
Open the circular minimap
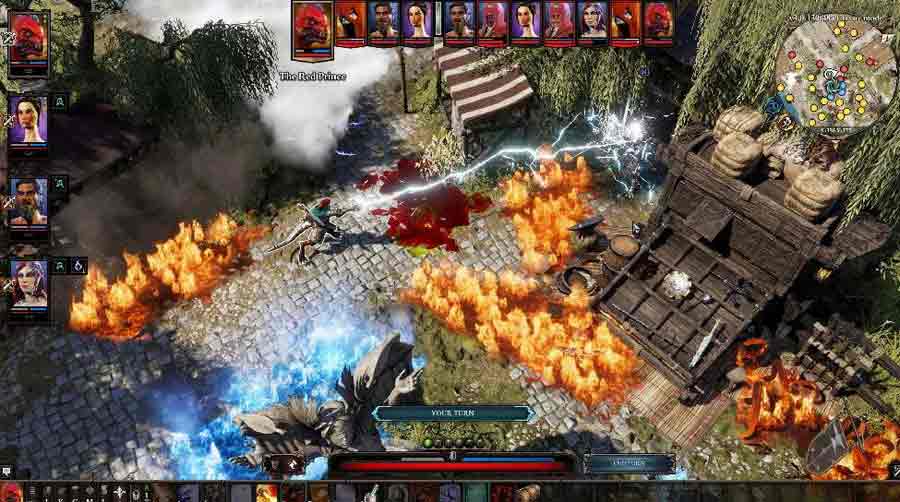pyautogui.click(x=838, y=74)
